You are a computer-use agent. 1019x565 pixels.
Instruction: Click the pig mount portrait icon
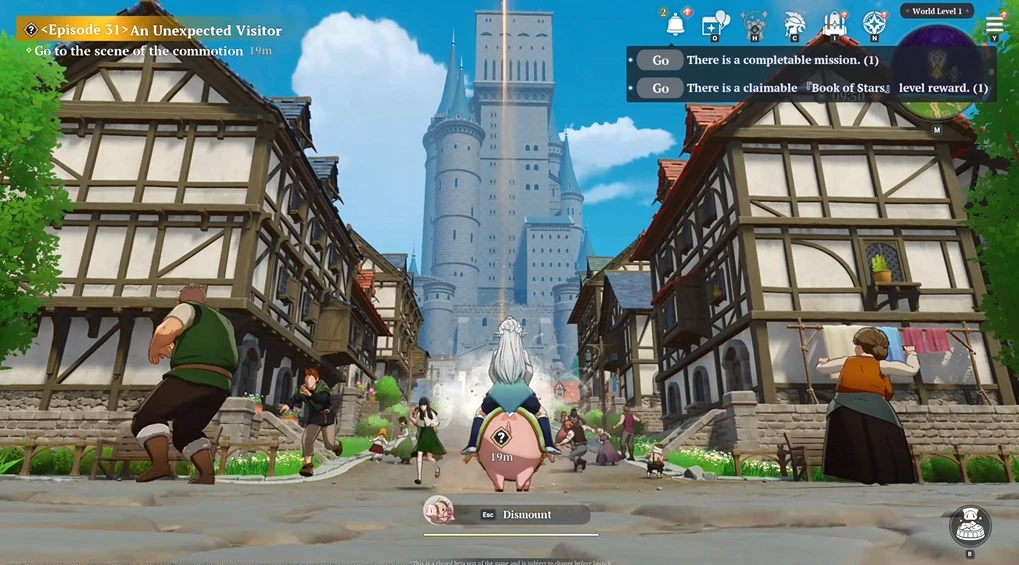438,511
